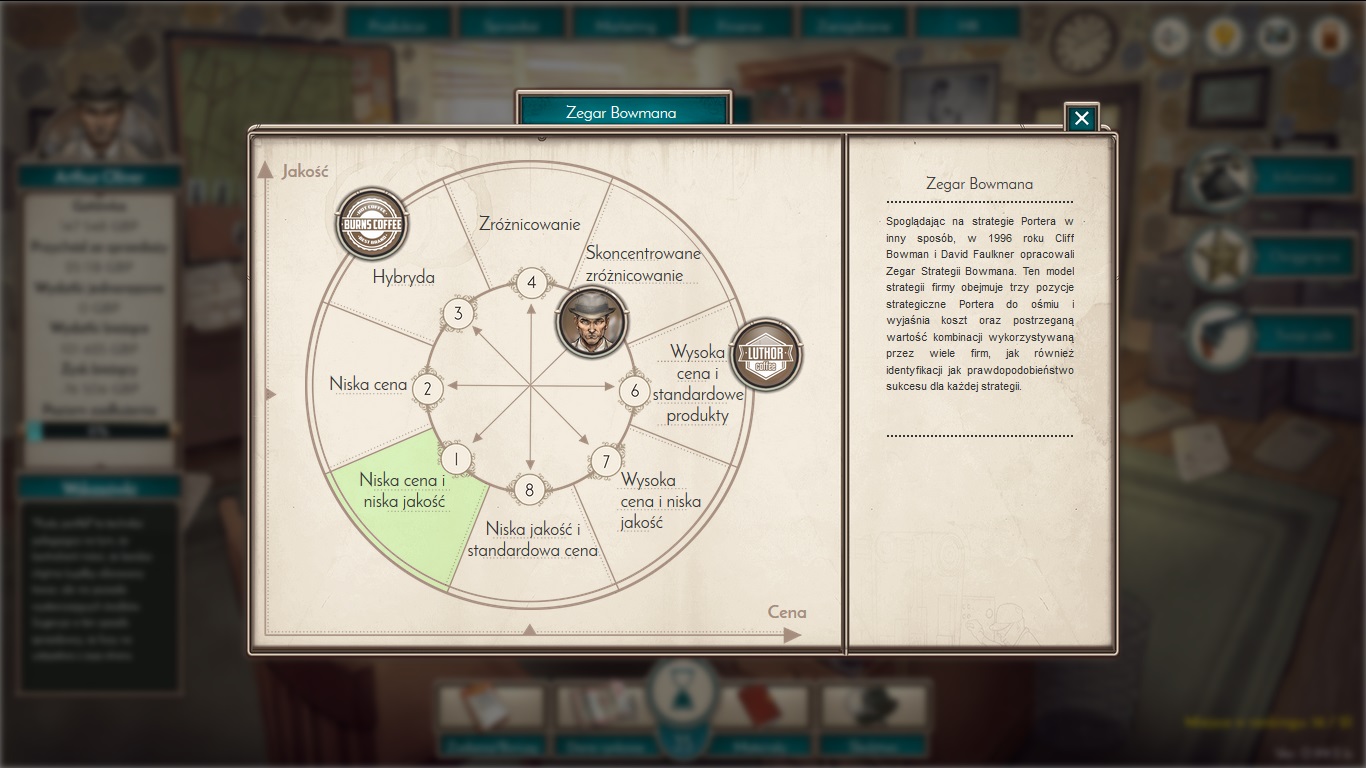
Task: Choose the number 2 circle on the clock
Action: [428, 388]
